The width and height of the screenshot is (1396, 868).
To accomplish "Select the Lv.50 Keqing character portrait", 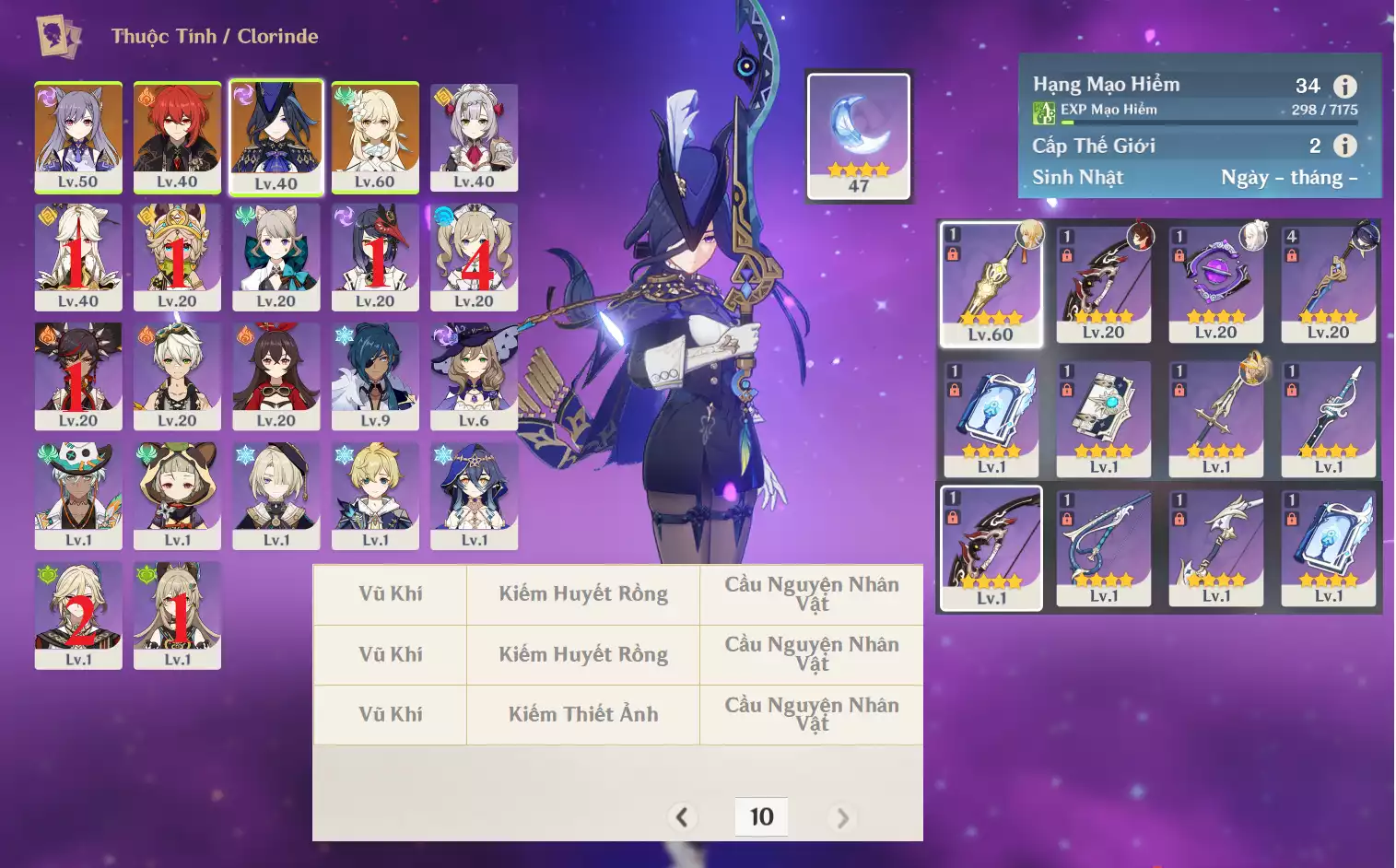I will 78,136.
